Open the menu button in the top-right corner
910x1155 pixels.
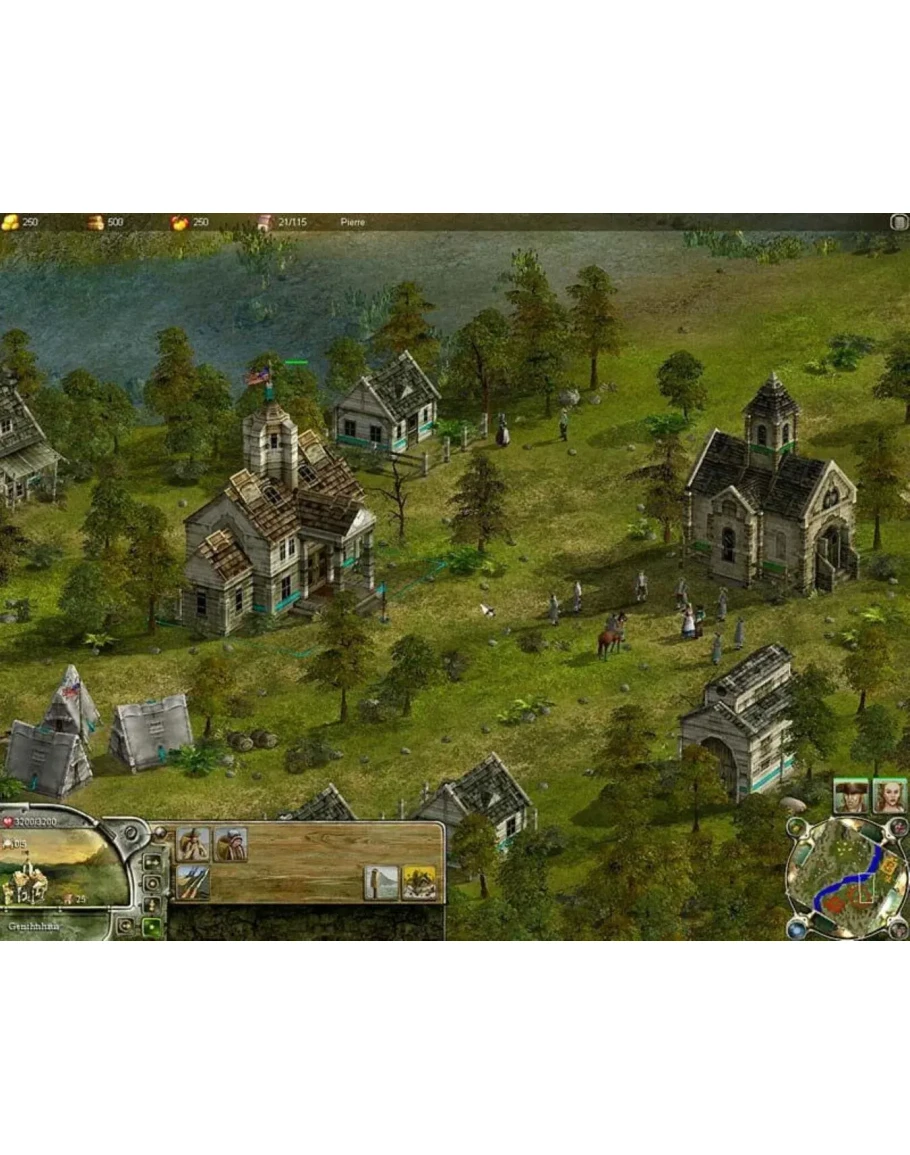click(898, 222)
